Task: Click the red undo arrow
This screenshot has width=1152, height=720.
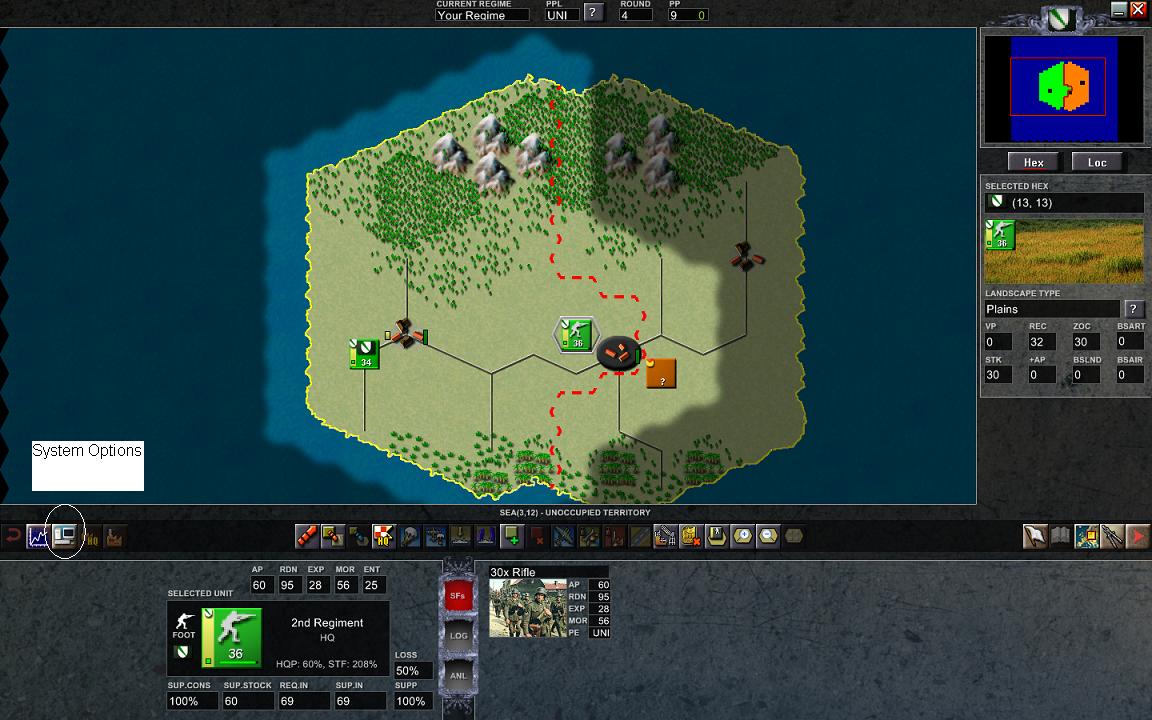Action: point(13,537)
